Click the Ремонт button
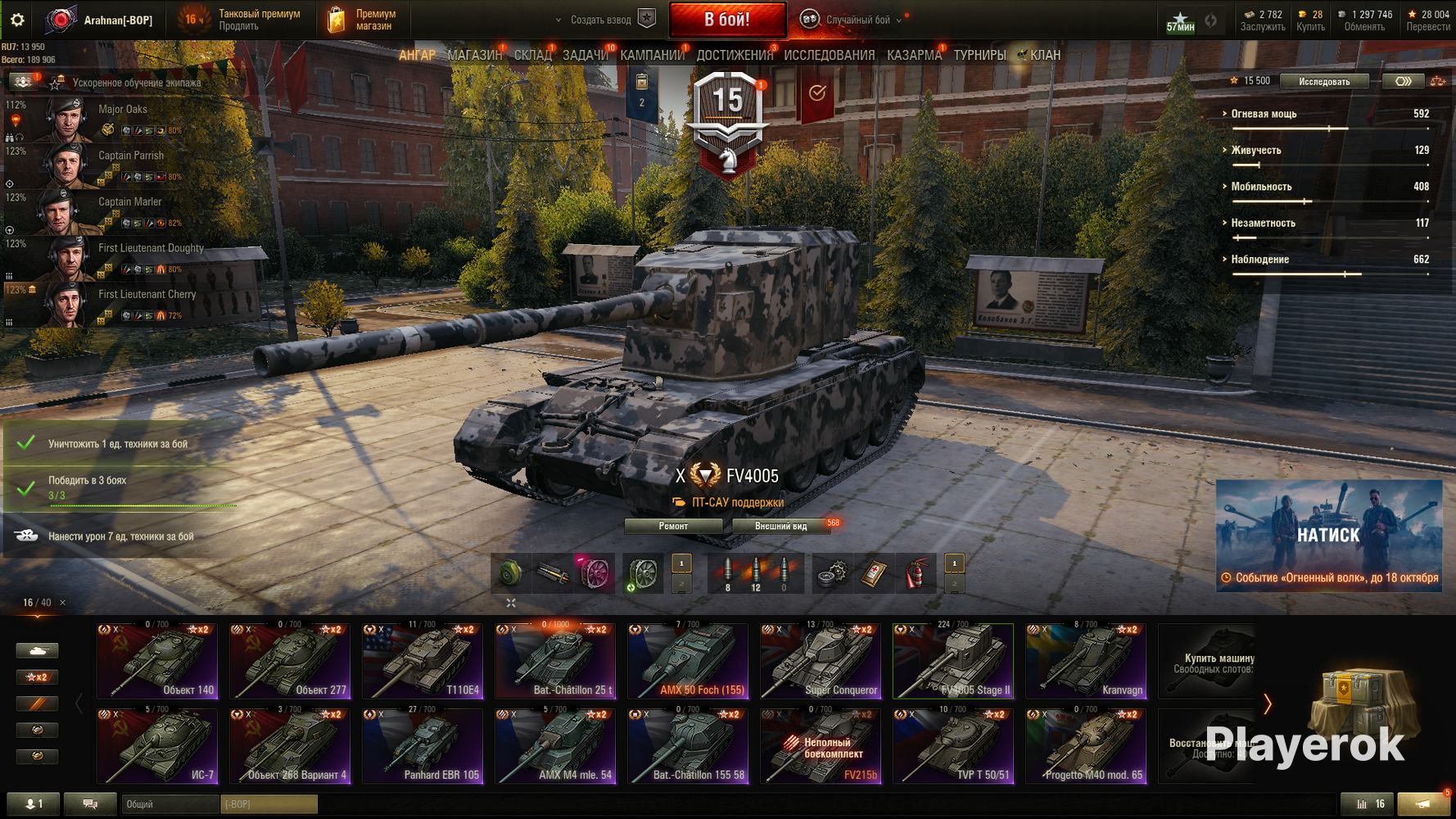This screenshot has width=1456, height=819. coord(673,526)
